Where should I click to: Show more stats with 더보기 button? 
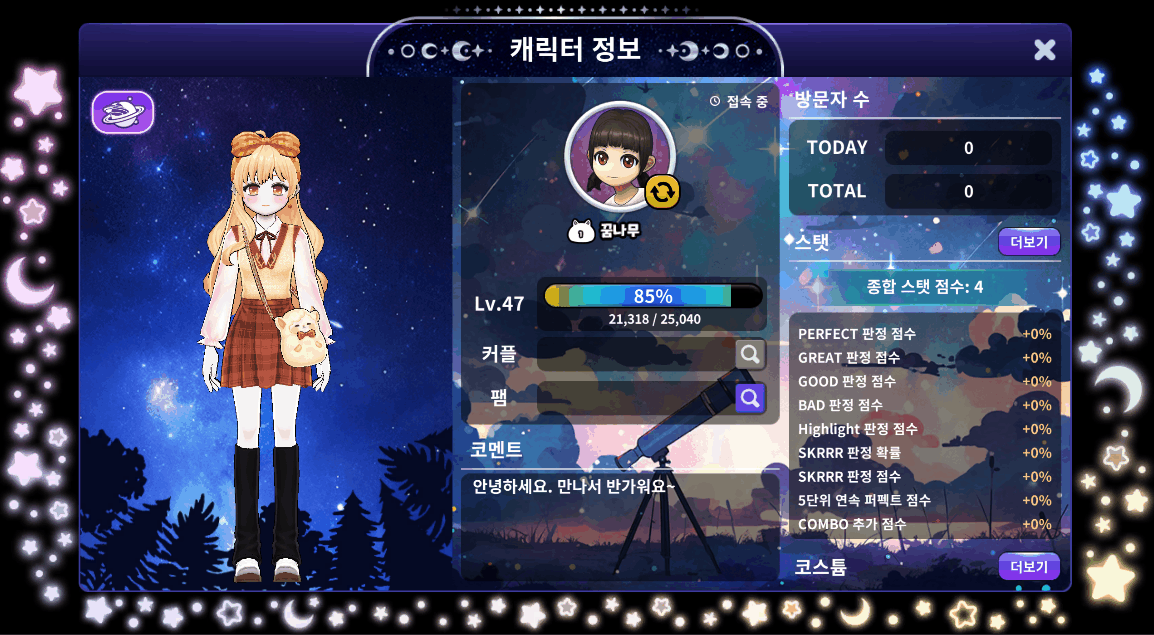tap(1028, 242)
